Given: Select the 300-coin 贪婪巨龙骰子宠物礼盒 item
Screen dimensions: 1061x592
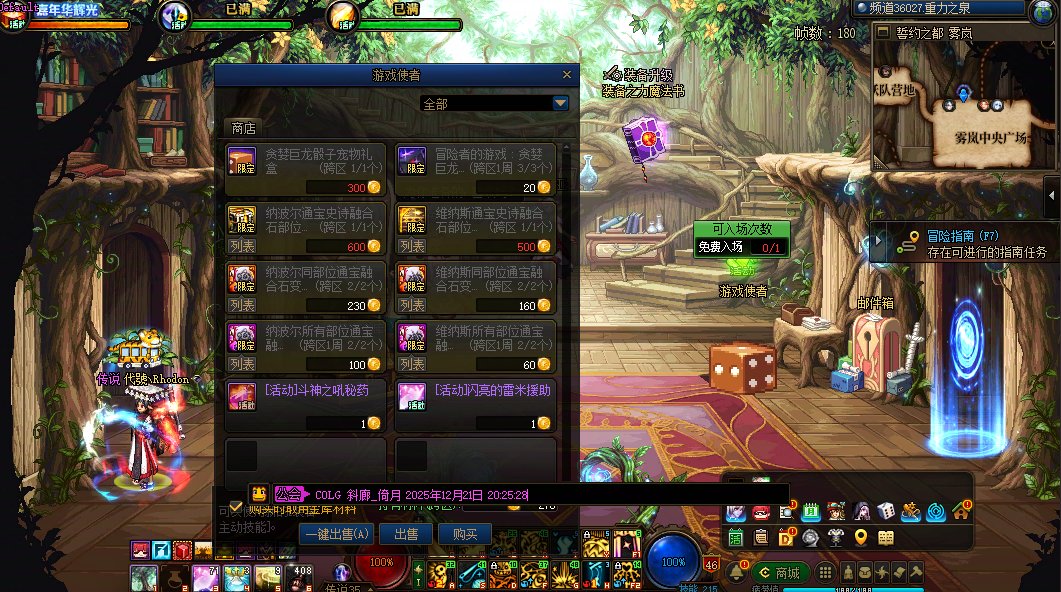Looking at the screenshot, I should point(305,170).
